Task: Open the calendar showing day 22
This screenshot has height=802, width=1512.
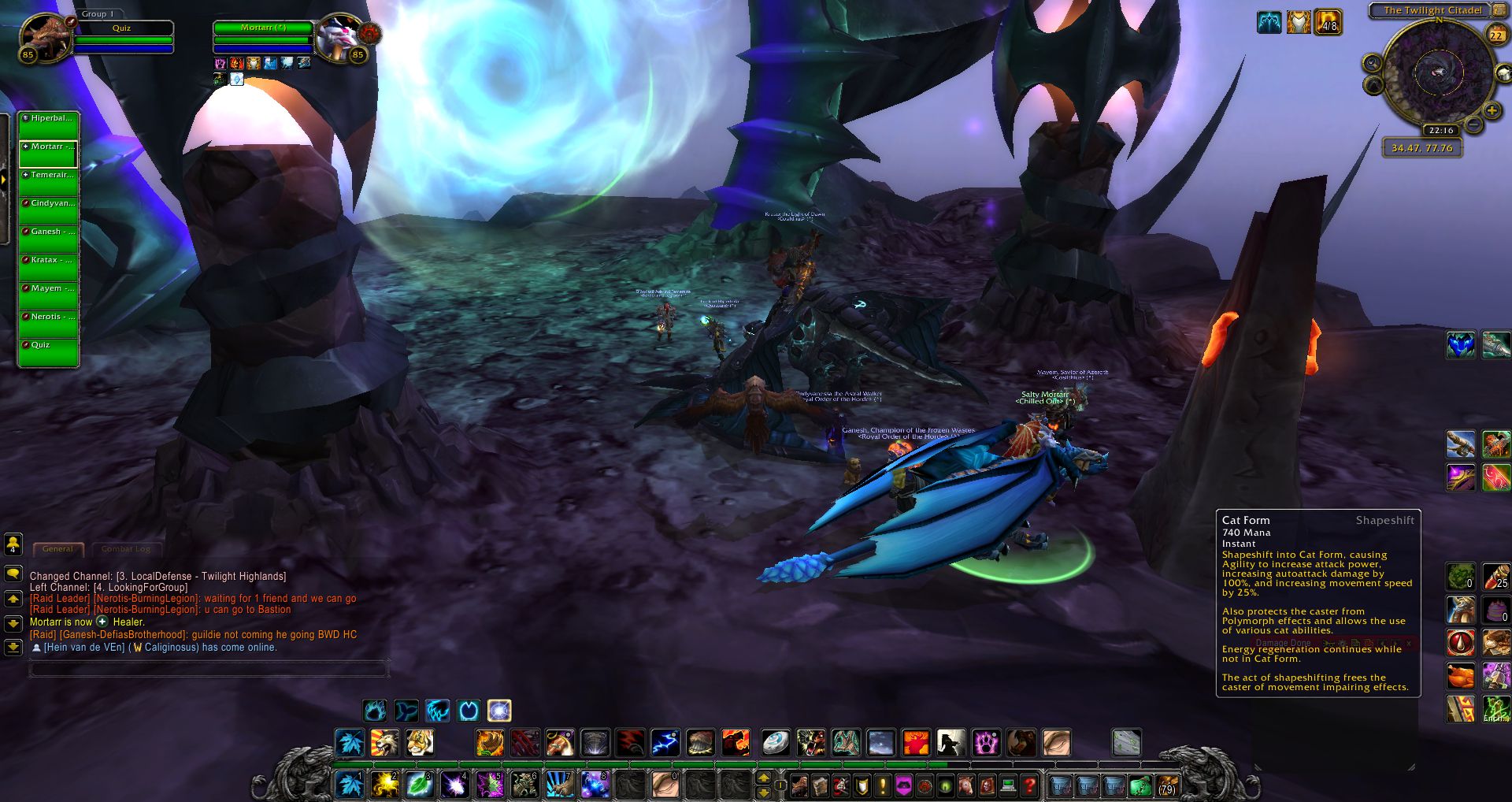Action: click(1495, 35)
